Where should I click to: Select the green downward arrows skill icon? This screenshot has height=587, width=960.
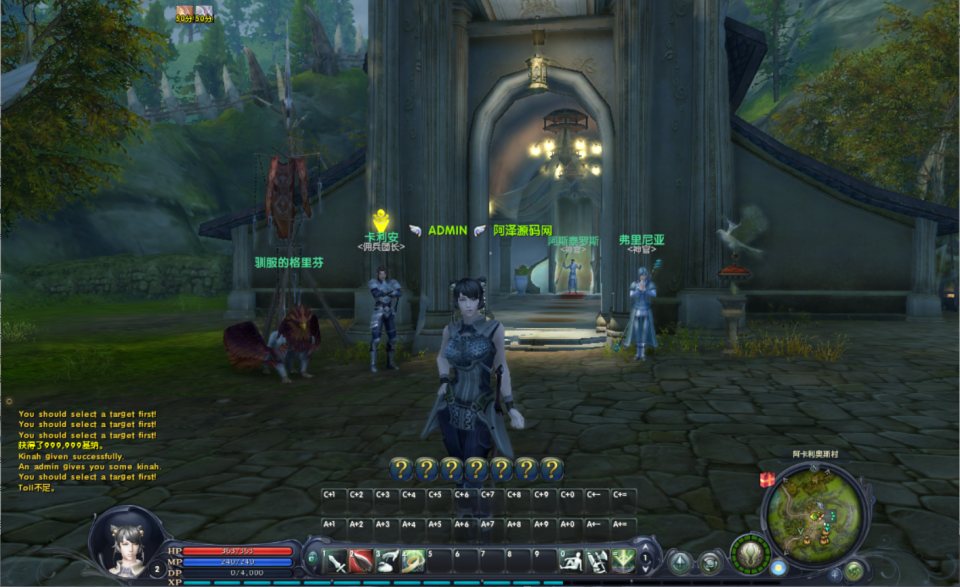623,561
